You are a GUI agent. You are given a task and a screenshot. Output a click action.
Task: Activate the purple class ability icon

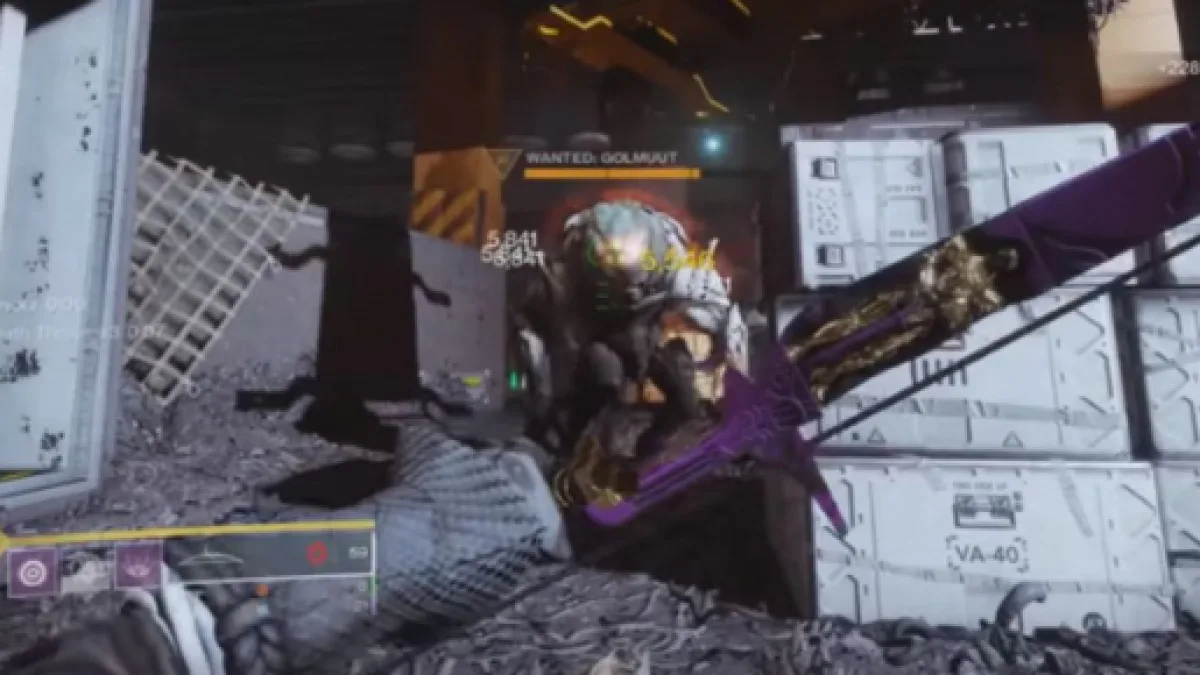138,566
